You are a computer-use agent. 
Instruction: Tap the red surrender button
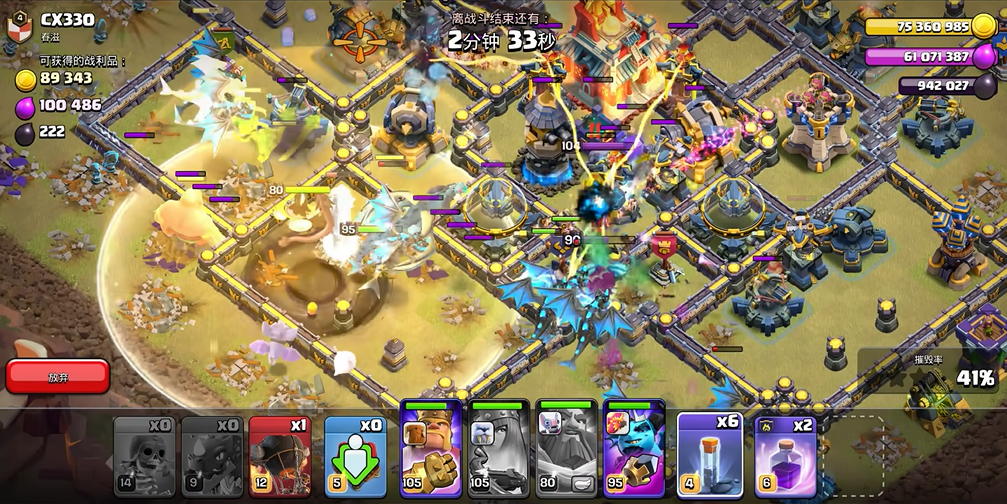[x=57, y=376]
